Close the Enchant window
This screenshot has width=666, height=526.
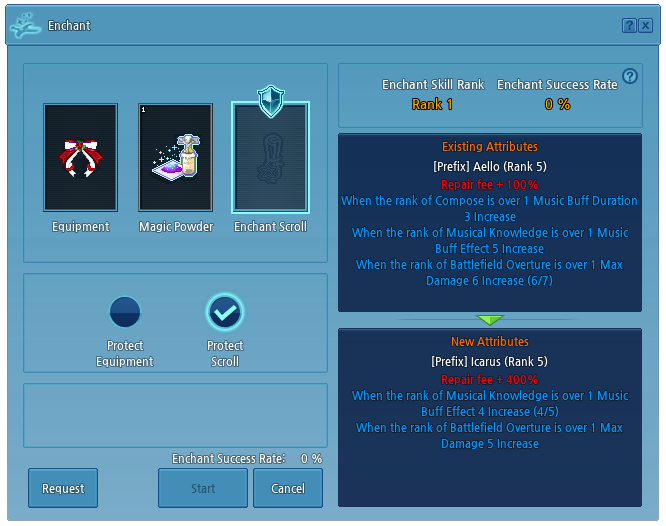(x=645, y=26)
